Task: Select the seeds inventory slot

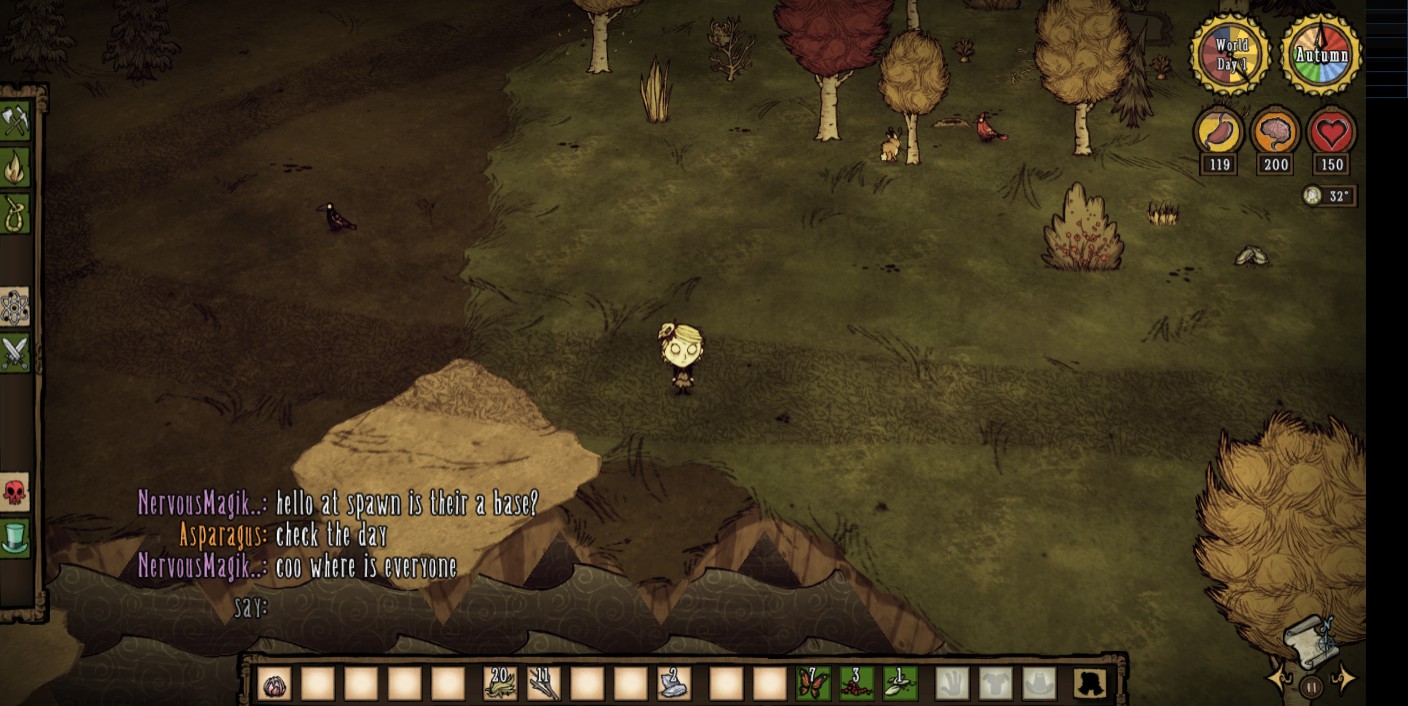Action: (x=900, y=684)
